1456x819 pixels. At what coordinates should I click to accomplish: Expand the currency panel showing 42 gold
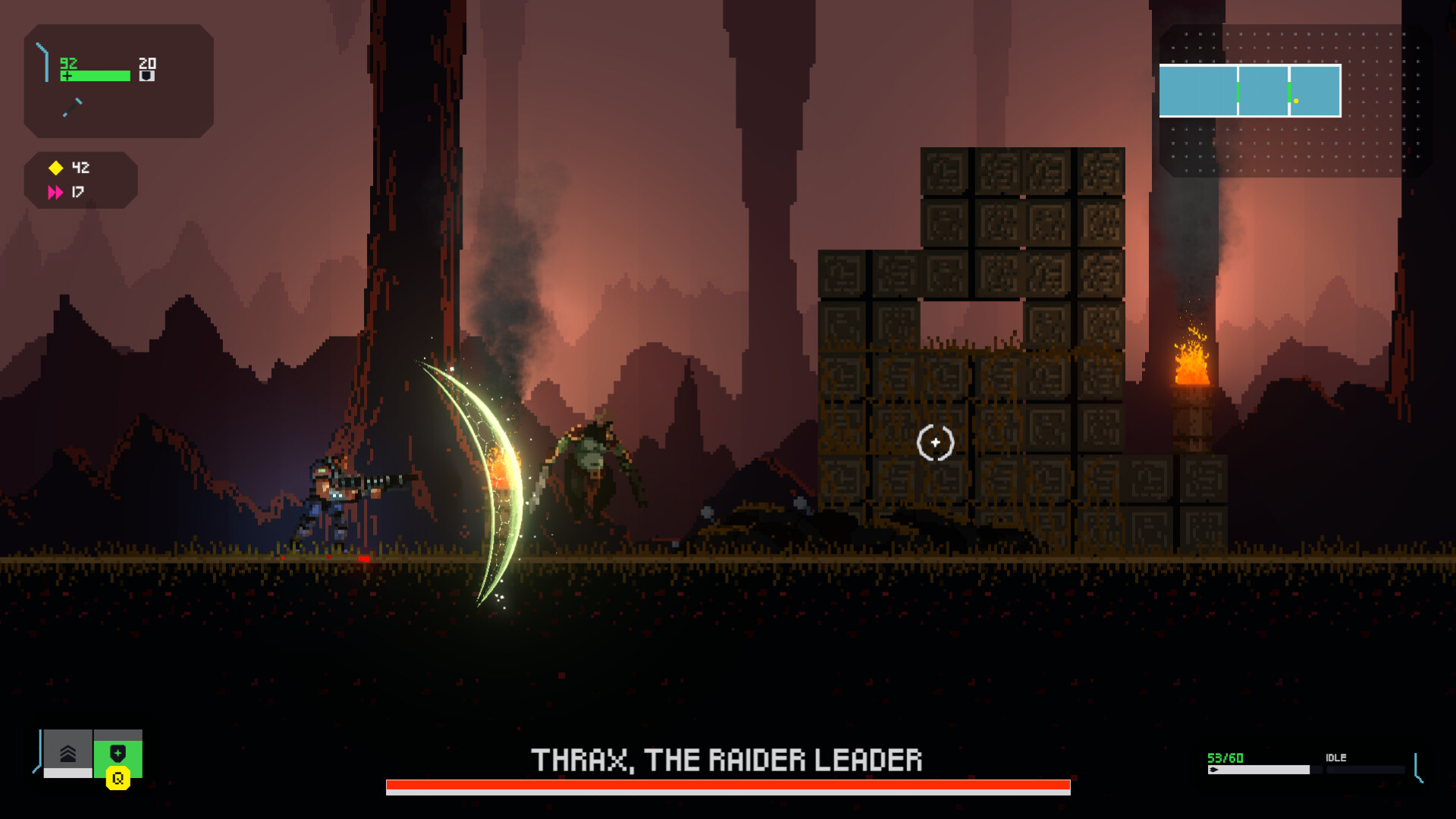click(x=80, y=180)
